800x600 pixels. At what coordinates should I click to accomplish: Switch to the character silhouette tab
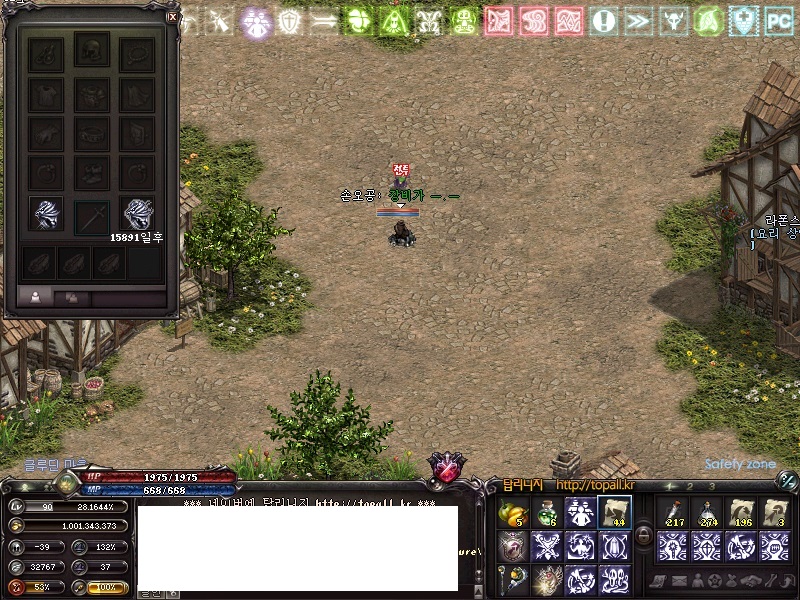point(36,297)
